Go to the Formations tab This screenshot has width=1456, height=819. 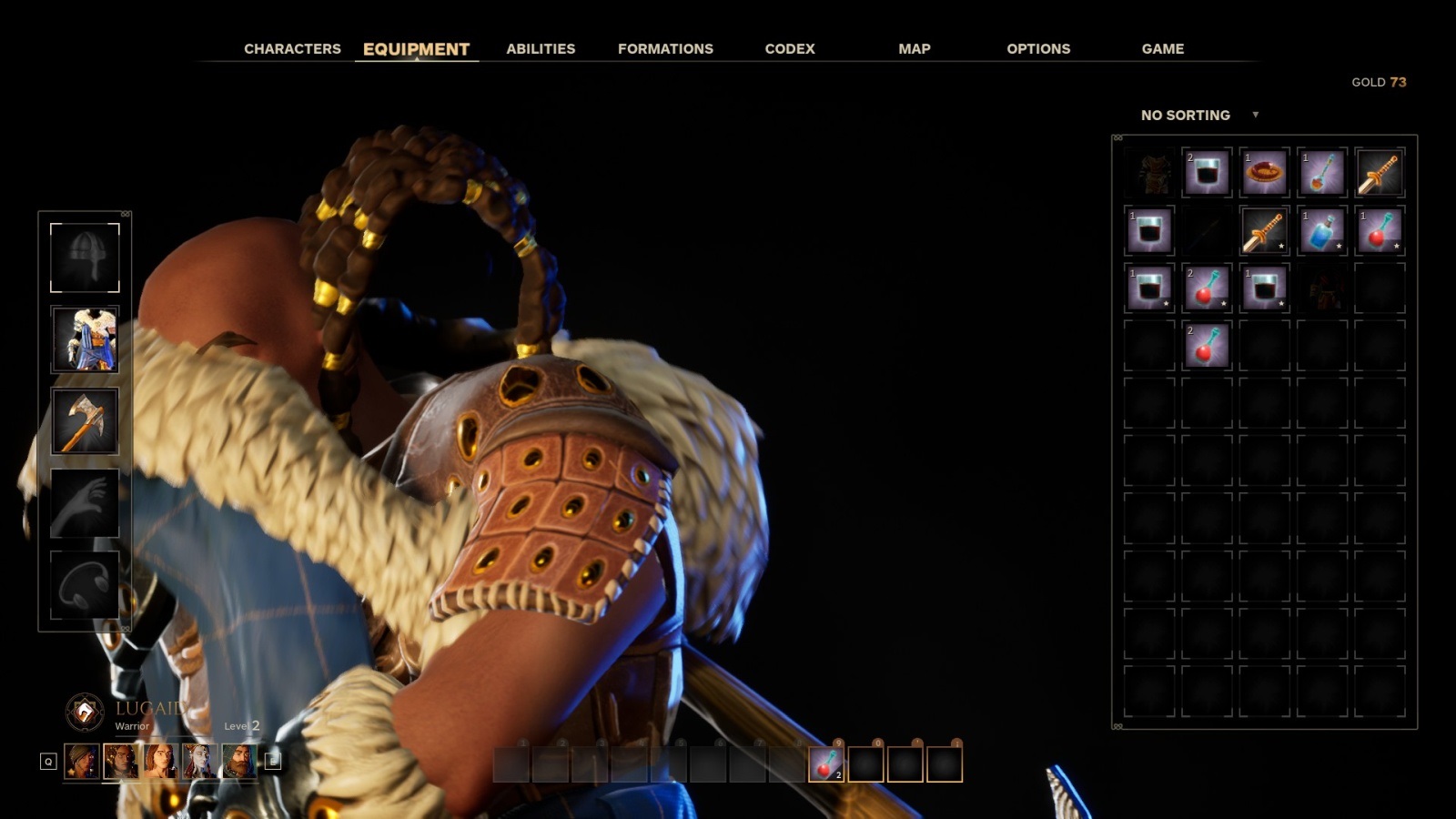[x=665, y=49]
